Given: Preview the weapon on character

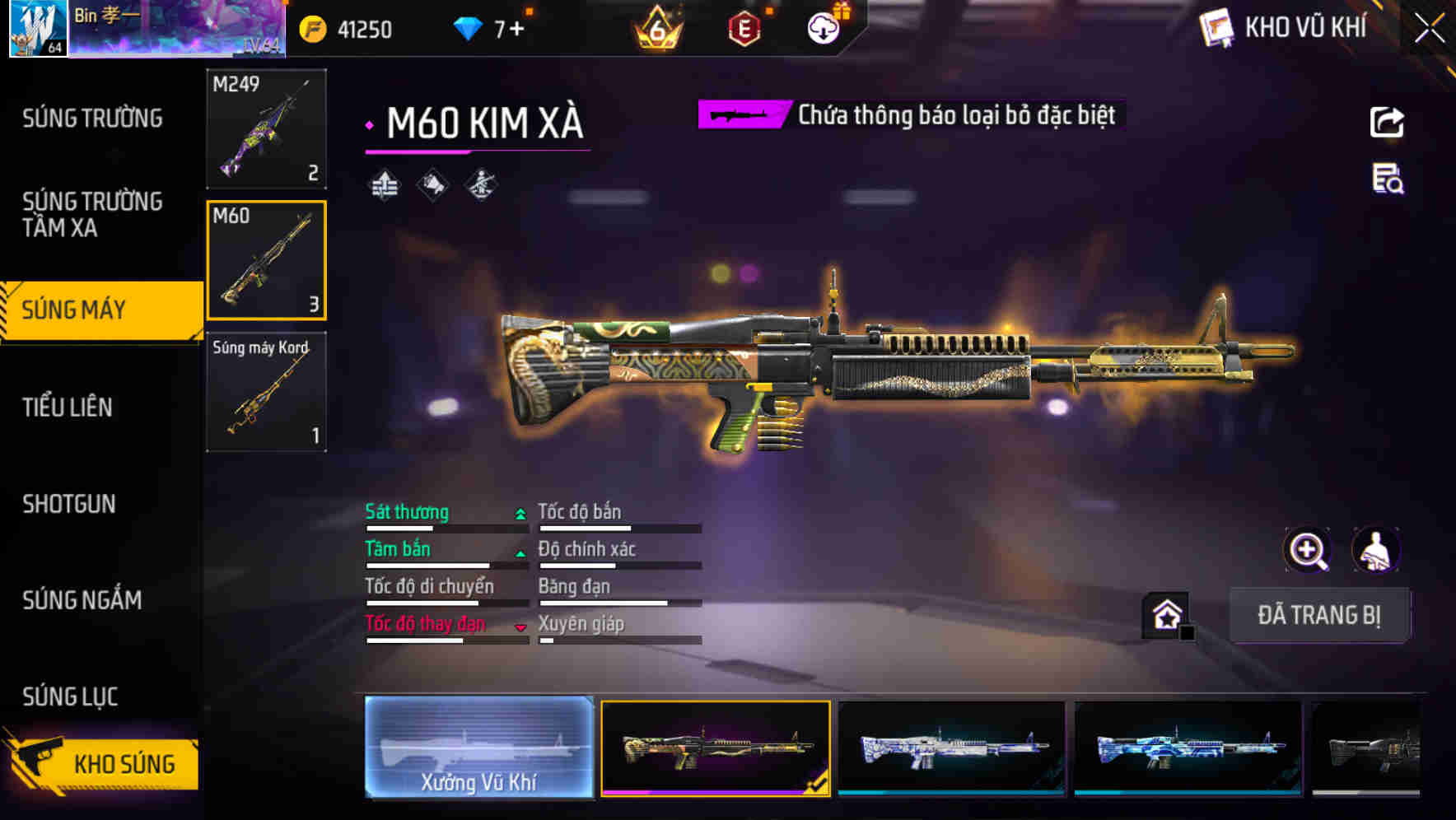Looking at the screenshot, I should click(x=1375, y=550).
